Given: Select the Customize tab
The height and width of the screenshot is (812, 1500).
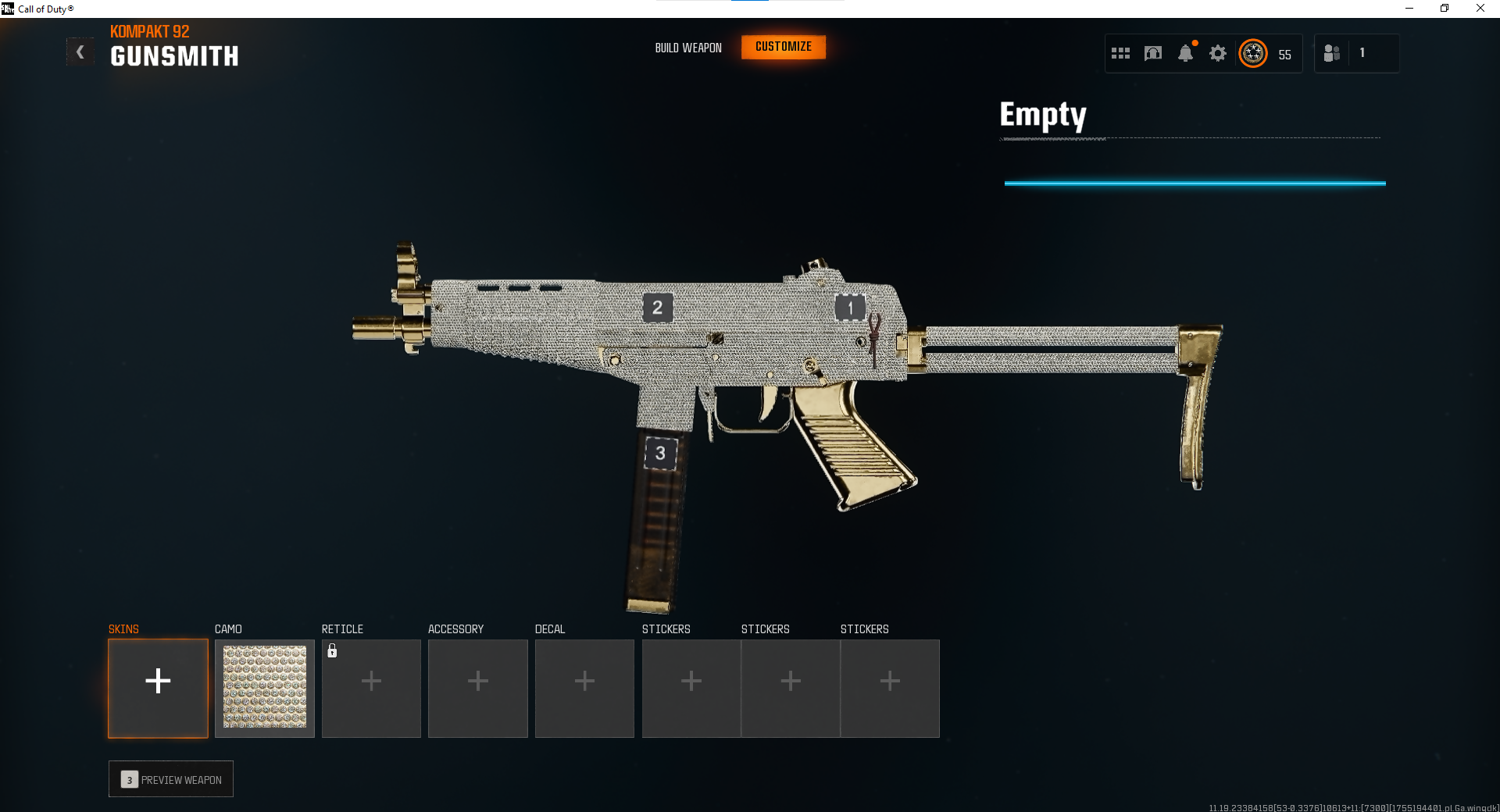Looking at the screenshot, I should (x=783, y=47).
